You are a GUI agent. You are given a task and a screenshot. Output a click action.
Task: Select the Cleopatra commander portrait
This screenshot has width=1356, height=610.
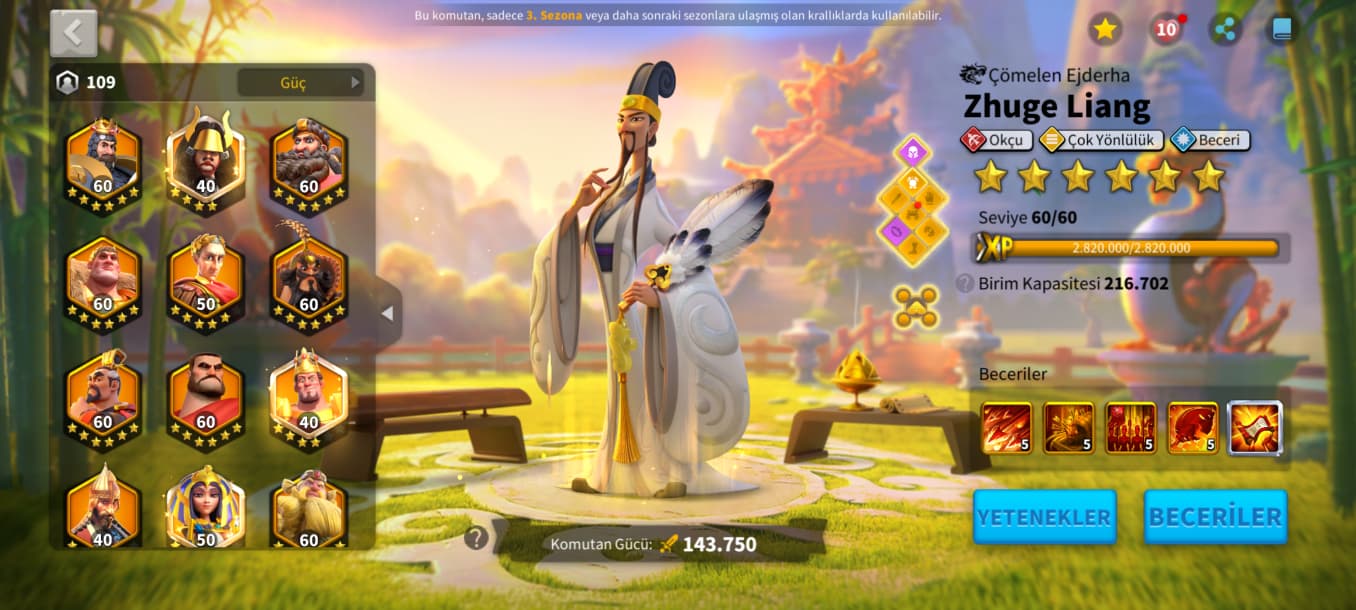pyautogui.click(x=205, y=509)
